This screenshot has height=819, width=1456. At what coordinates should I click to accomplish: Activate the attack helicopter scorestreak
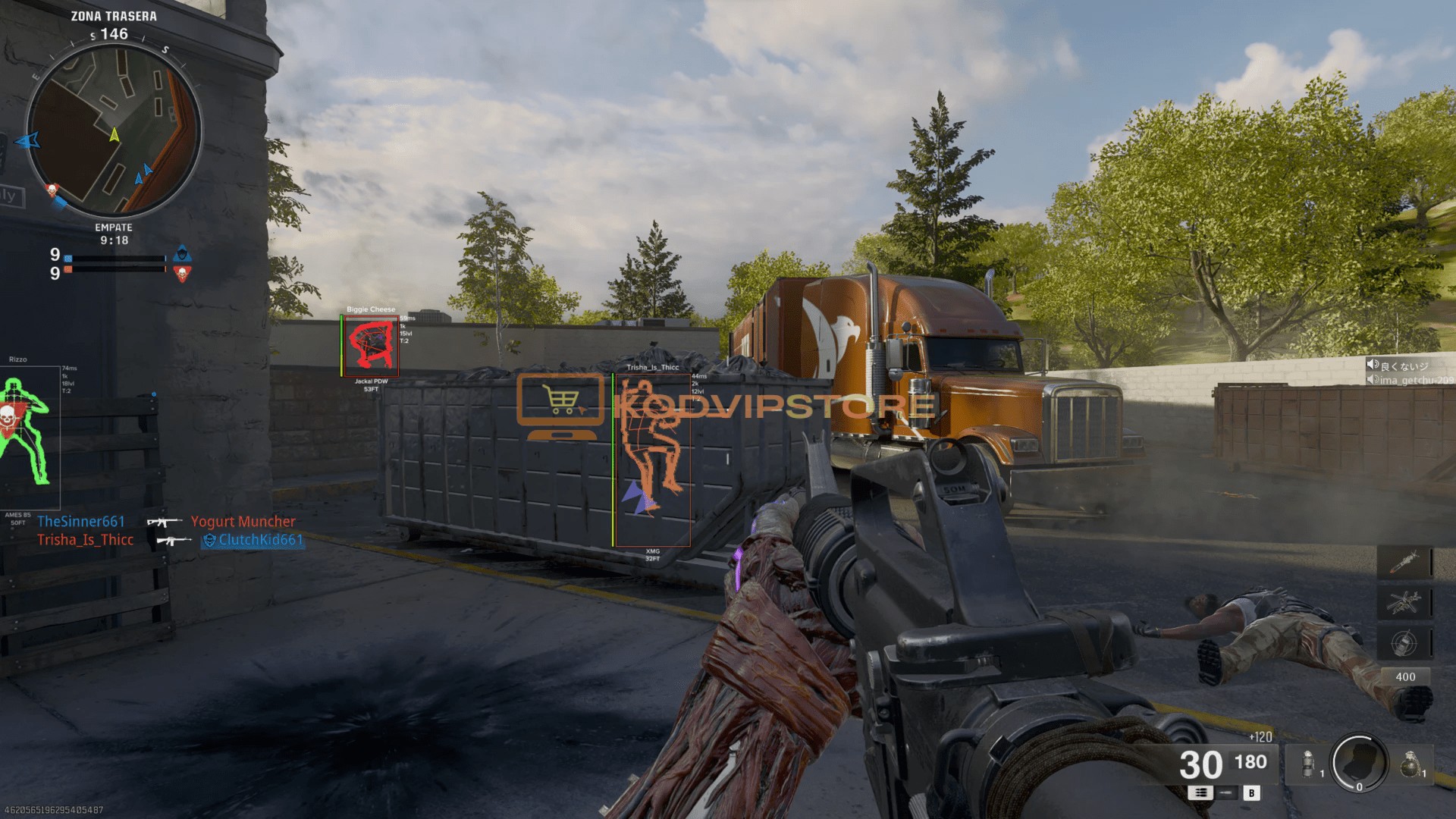click(x=1404, y=603)
